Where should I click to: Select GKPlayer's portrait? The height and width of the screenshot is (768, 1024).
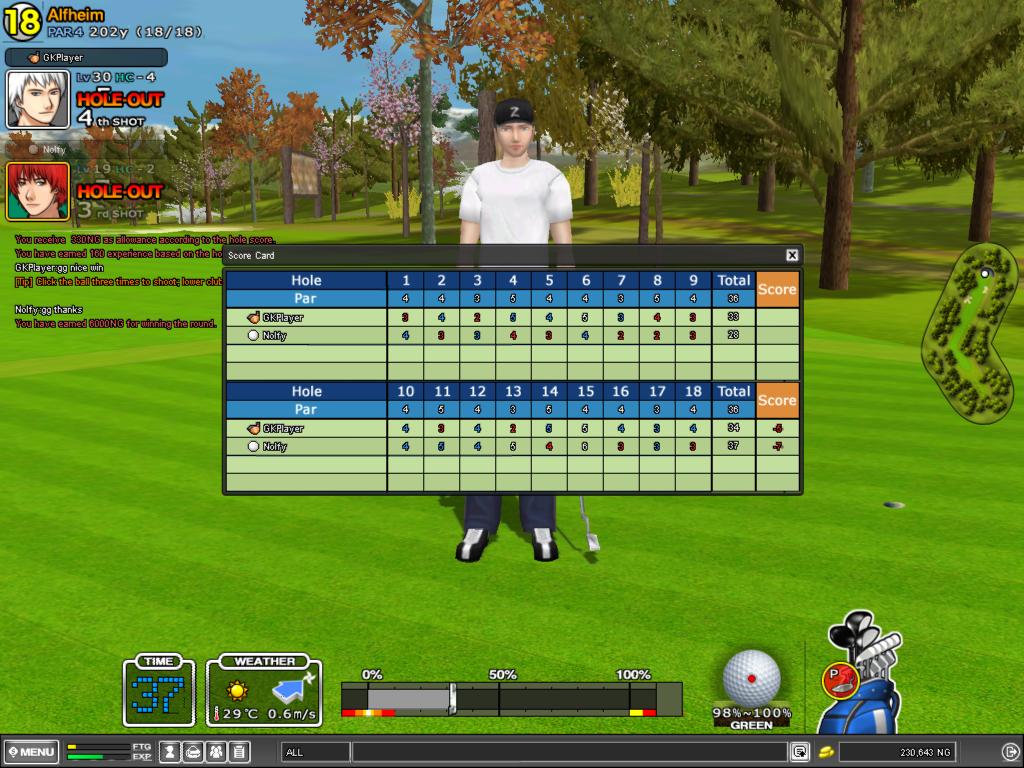(38, 99)
